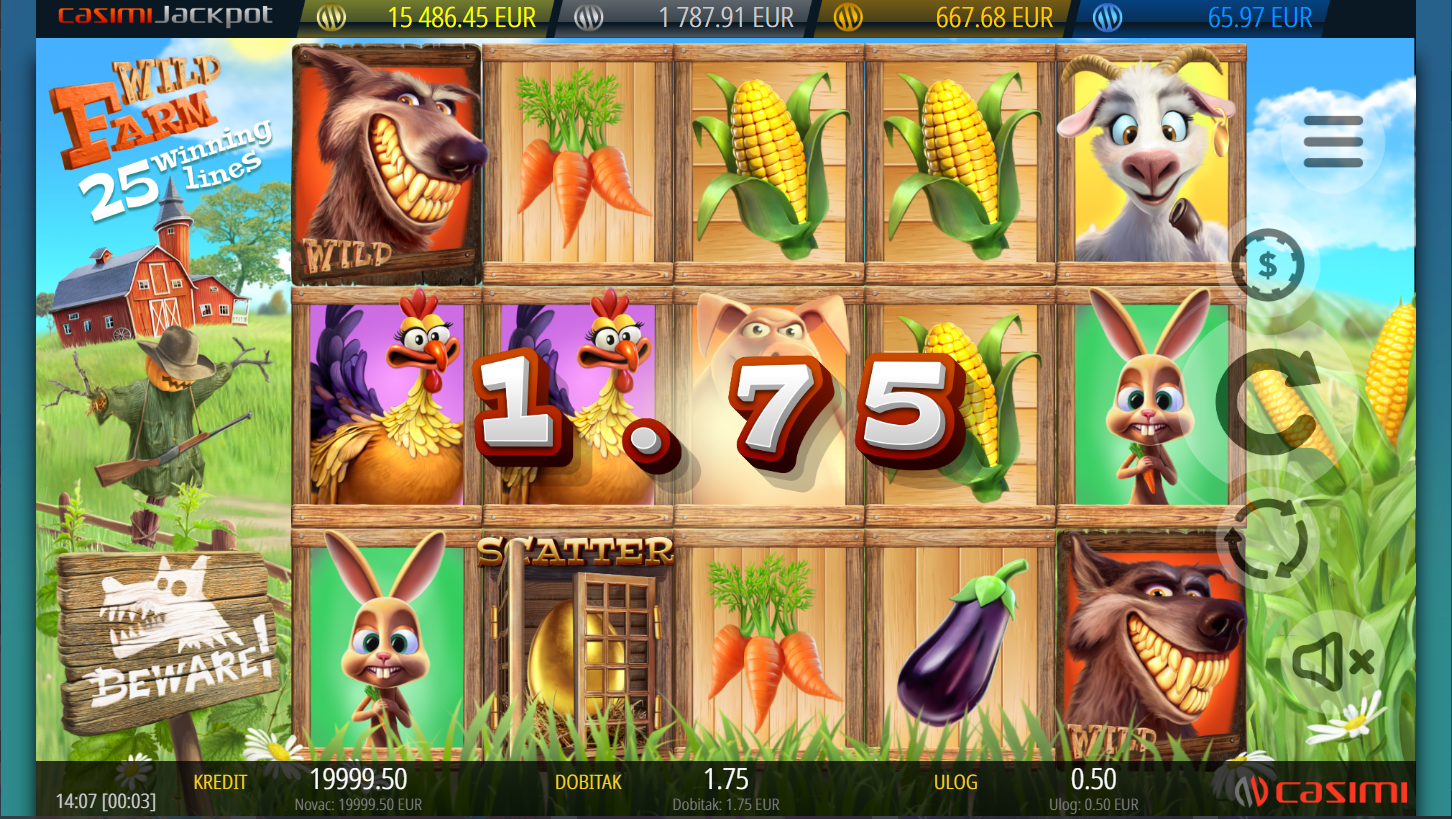Viewport: 1452px width, 819px height.
Task: Open the hamburger menu
Action: coord(1333,142)
